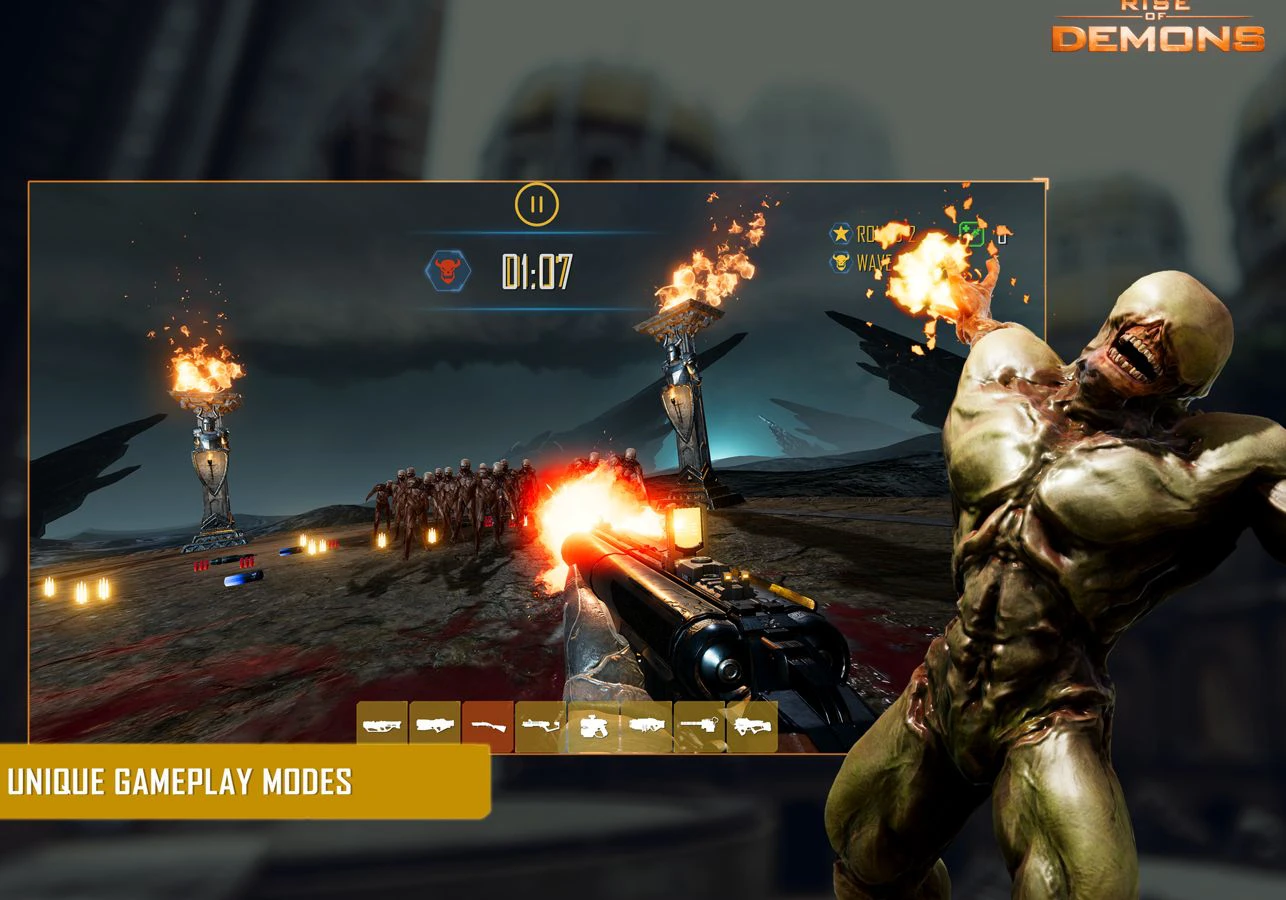Equip the bulky scoped pistol weapon slot
Screen dimensions: 1286x900
click(x=593, y=726)
